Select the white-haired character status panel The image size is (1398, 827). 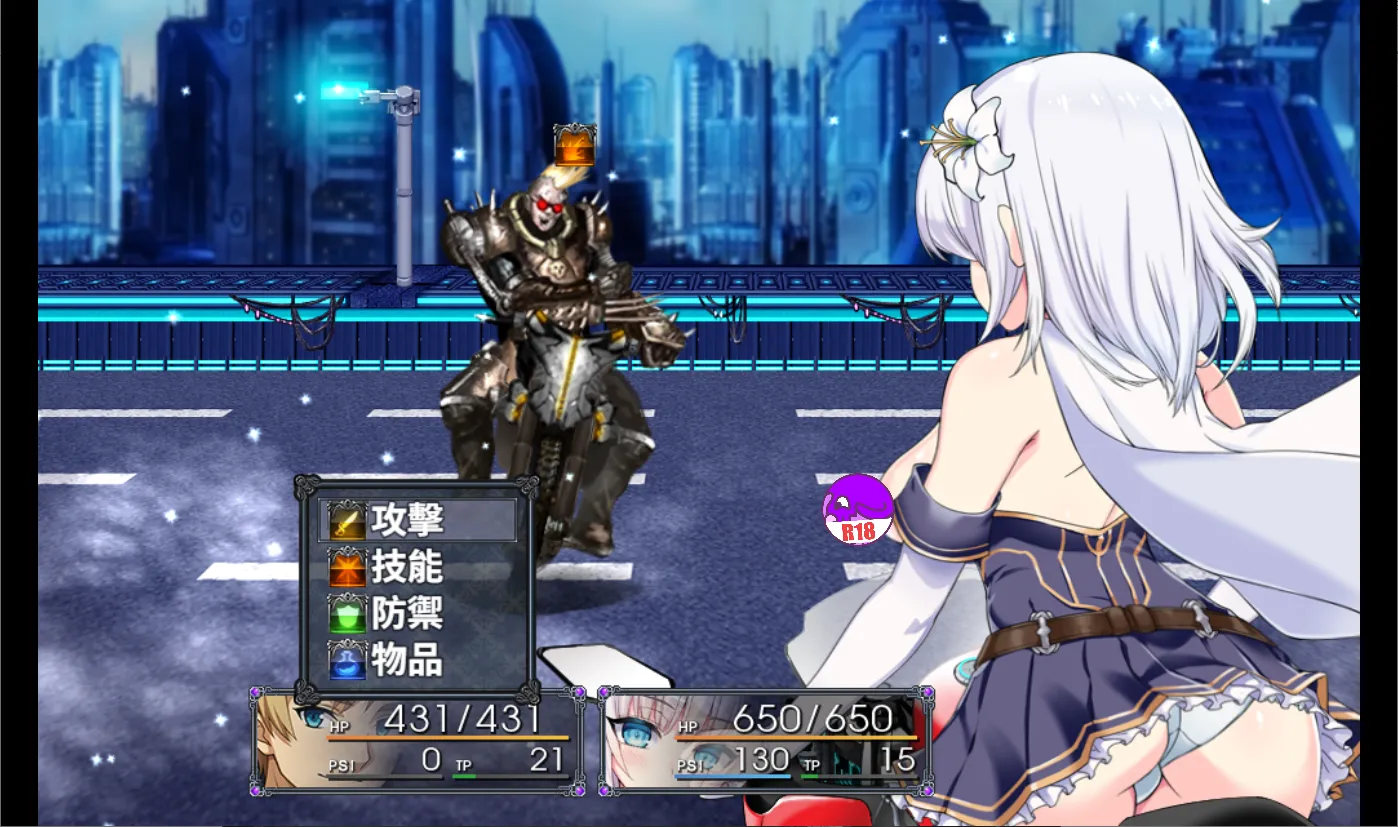click(765, 741)
